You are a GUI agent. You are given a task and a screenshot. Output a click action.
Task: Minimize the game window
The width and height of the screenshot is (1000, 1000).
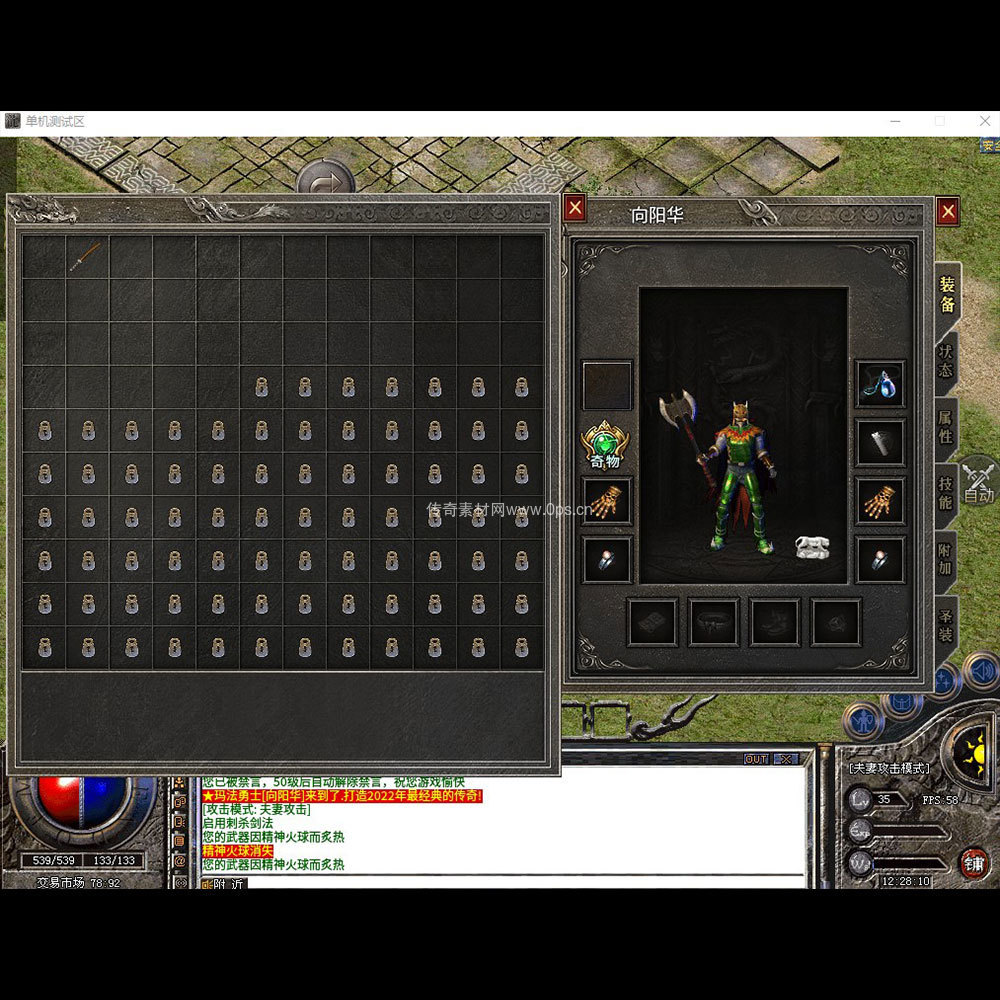click(894, 121)
